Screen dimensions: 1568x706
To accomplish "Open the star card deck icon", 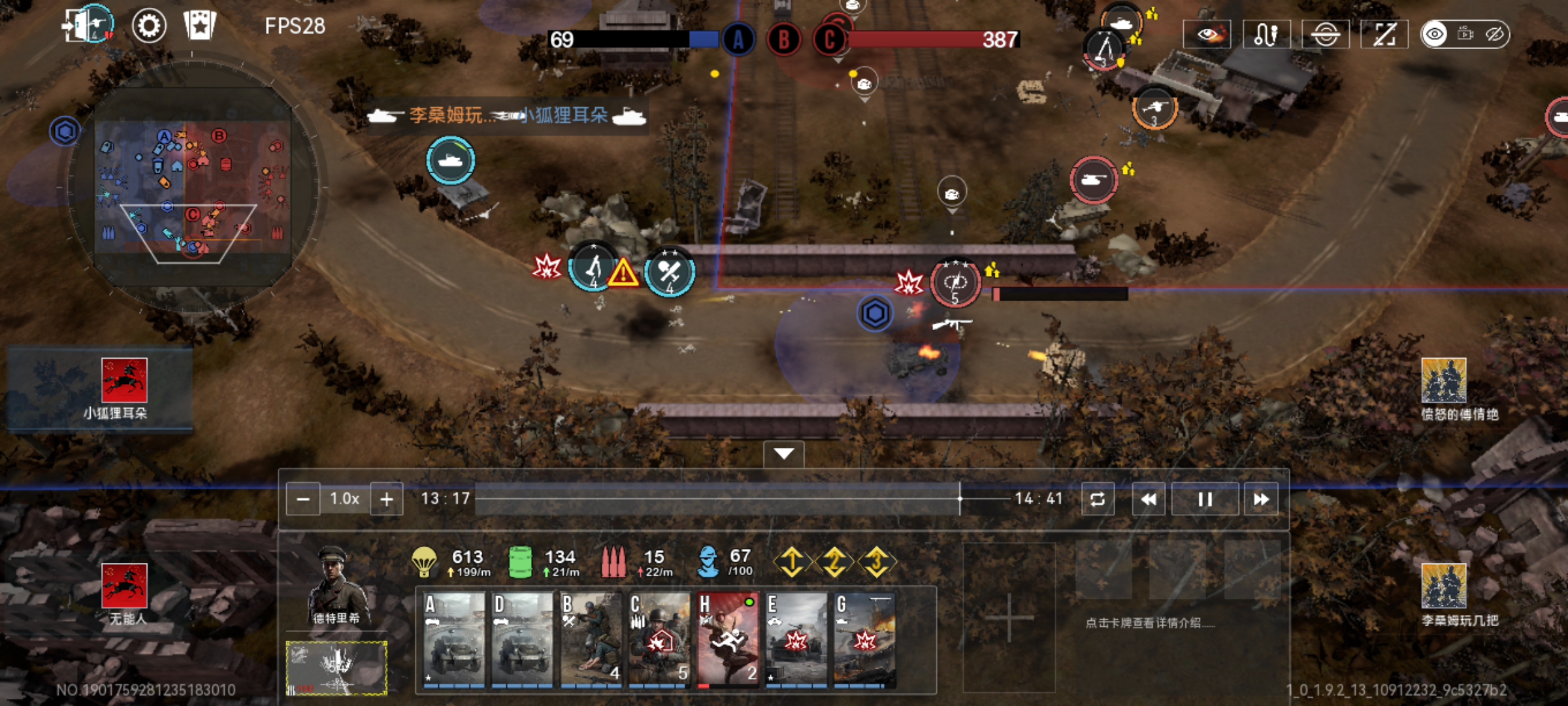I will [199, 26].
